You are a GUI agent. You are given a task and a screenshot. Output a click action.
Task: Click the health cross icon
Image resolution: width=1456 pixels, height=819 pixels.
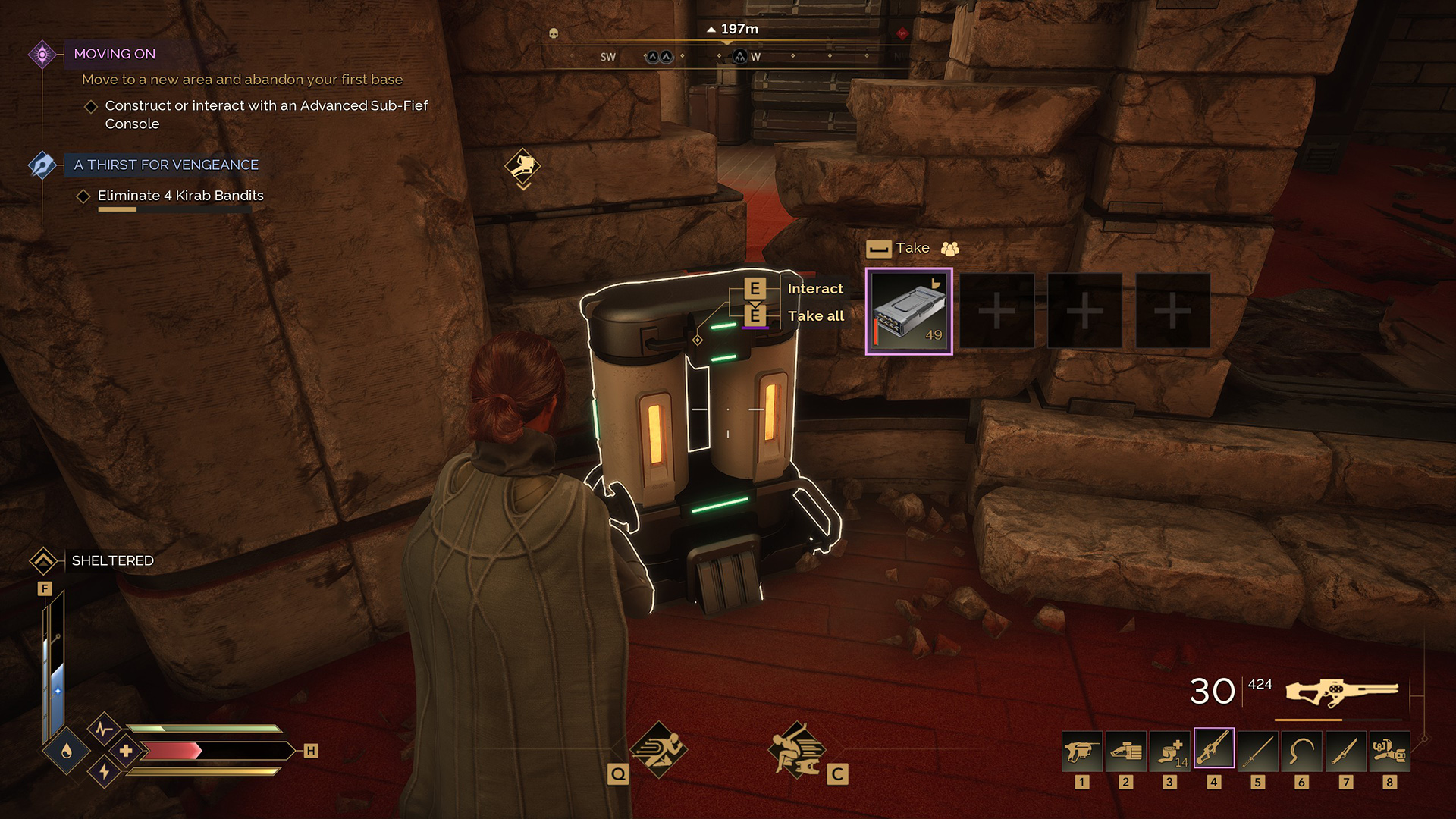pos(126,751)
